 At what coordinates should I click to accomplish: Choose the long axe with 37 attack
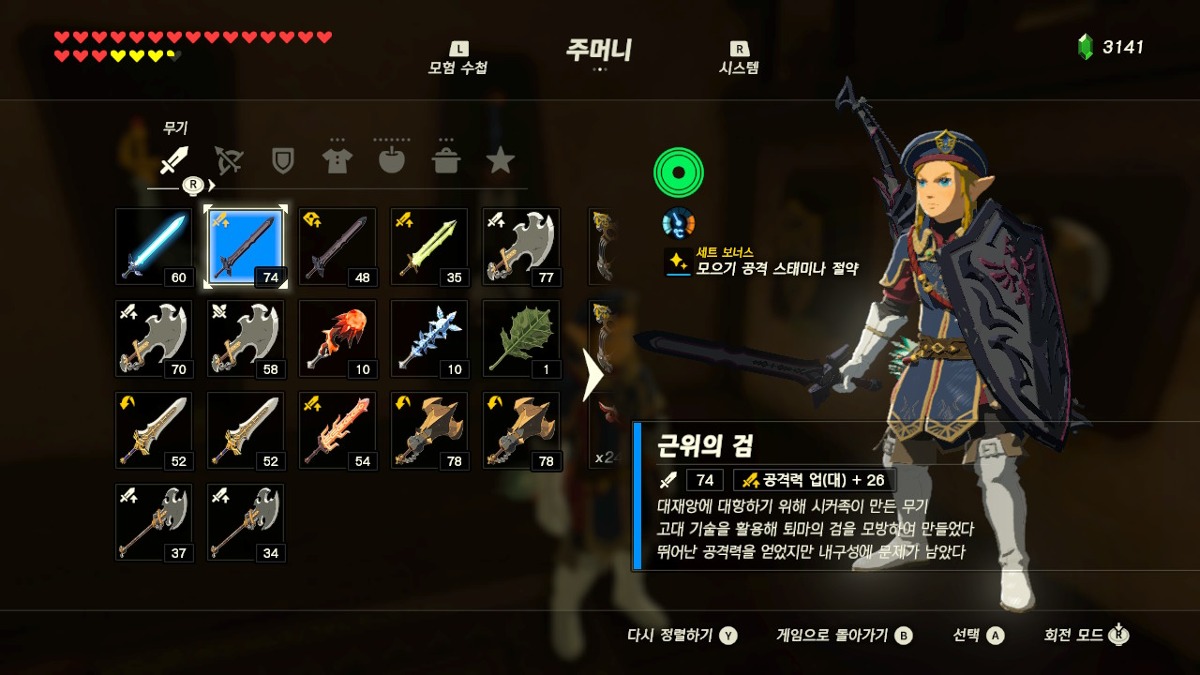153,523
